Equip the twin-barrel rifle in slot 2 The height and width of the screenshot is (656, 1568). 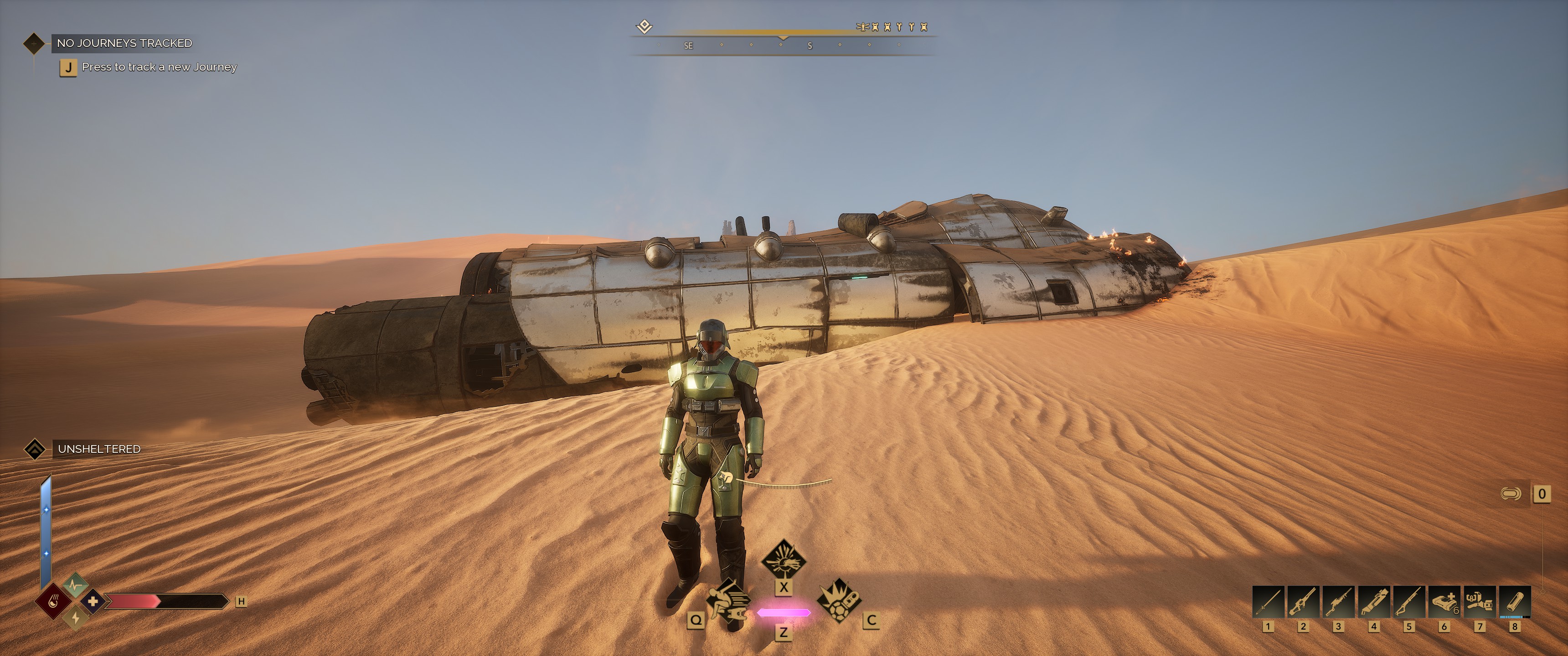pyautogui.click(x=1303, y=602)
